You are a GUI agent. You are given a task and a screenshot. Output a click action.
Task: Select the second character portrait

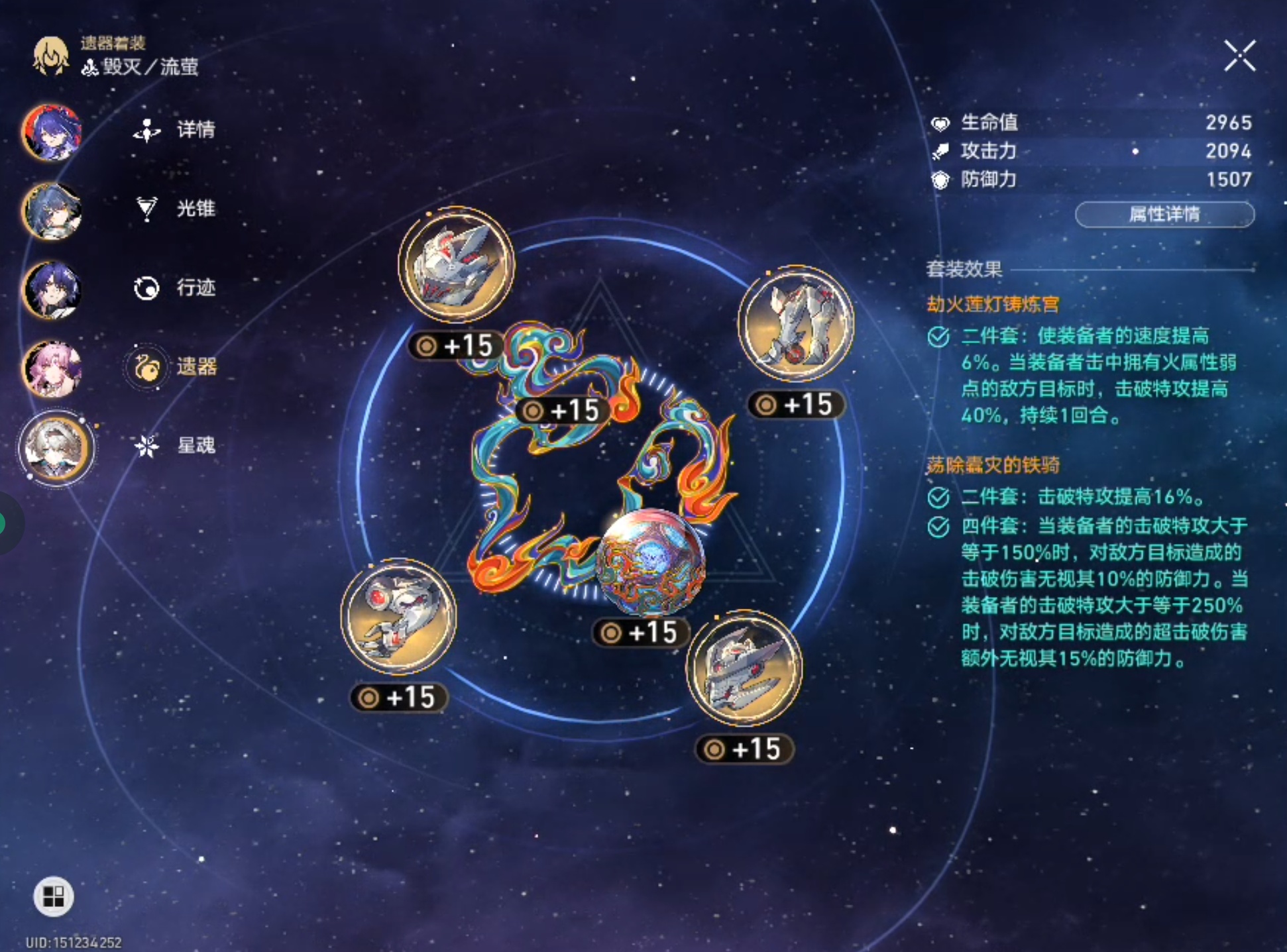click(x=52, y=211)
